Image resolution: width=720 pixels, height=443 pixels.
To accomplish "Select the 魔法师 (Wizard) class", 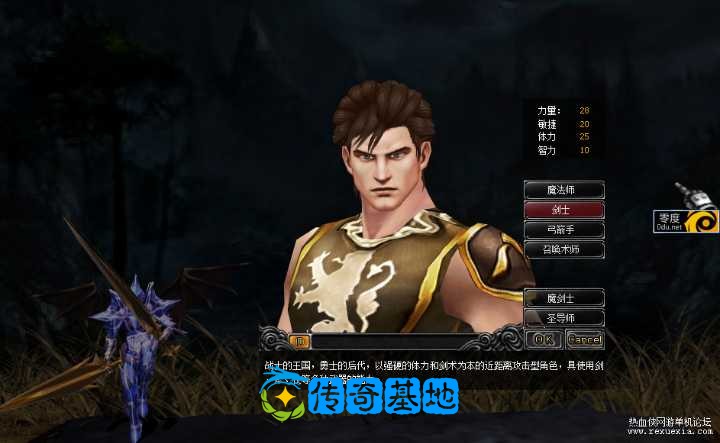I will click(x=564, y=190).
